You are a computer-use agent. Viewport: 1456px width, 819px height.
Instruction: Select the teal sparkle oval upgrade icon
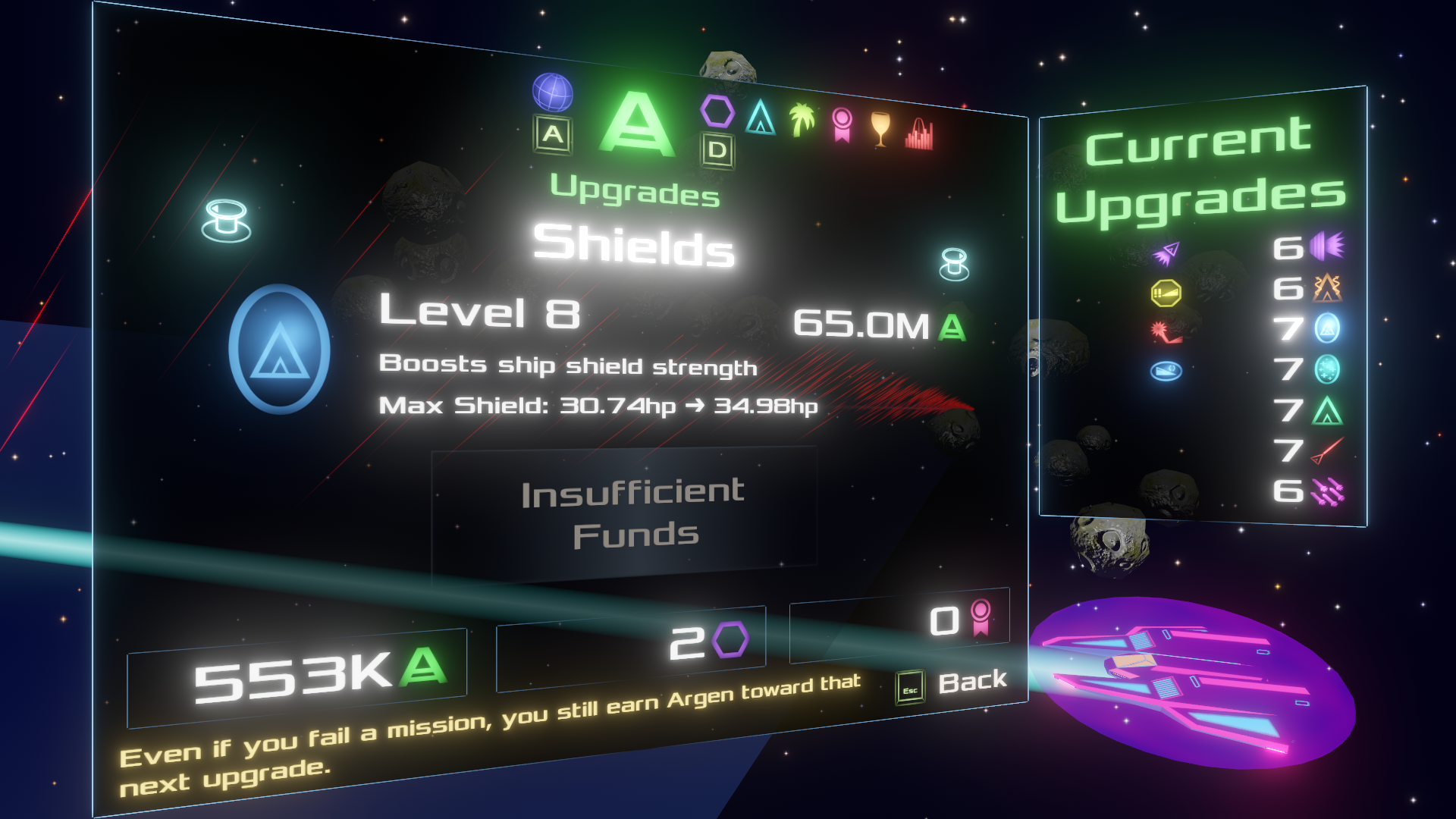tap(1326, 369)
